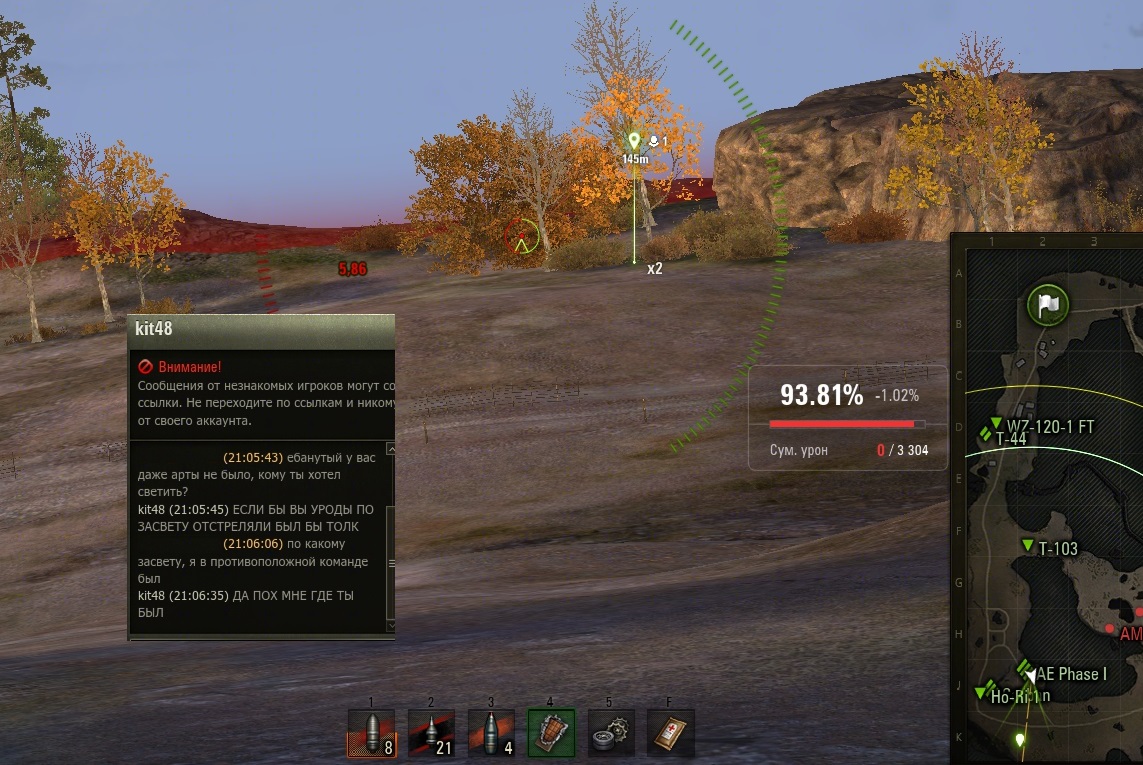
Task: Select the AE Phase I marker on minimap
Action: (x=1025, y=667)
